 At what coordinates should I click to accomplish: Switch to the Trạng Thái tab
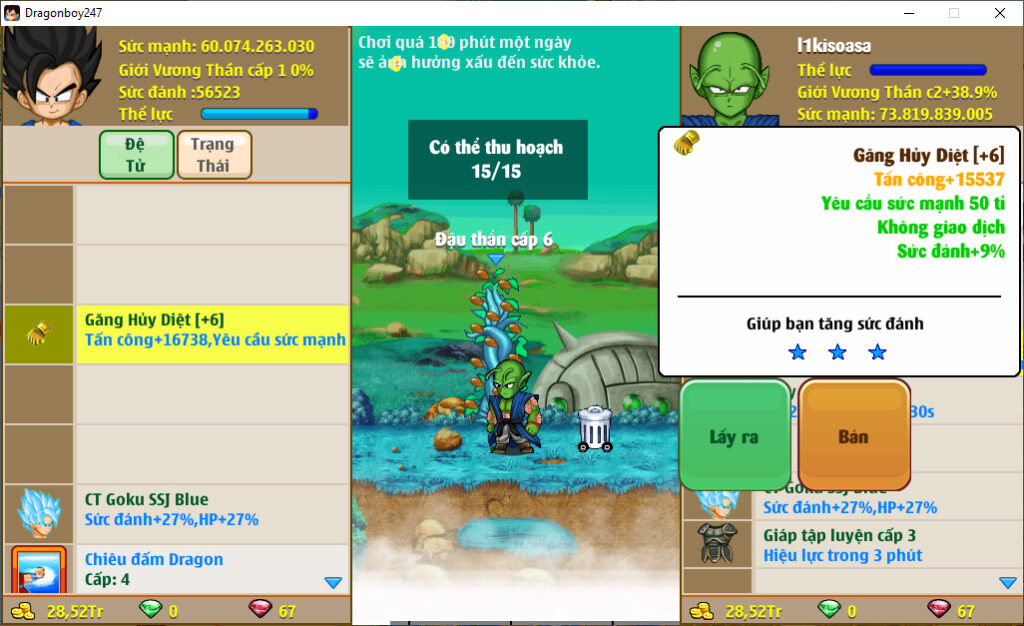click(x=213, y=154)
